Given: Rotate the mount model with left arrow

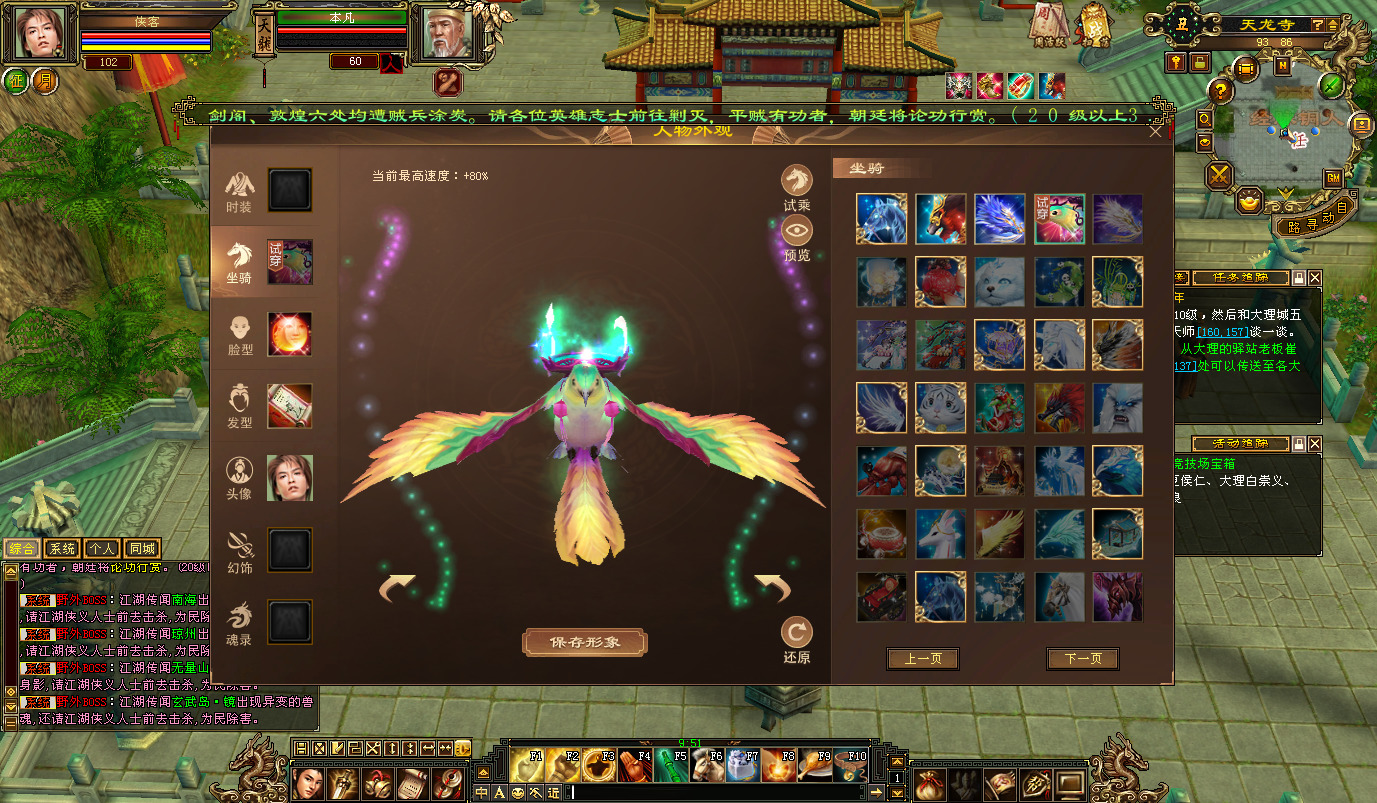Looking at the screenshot, I should pos(397,588).
